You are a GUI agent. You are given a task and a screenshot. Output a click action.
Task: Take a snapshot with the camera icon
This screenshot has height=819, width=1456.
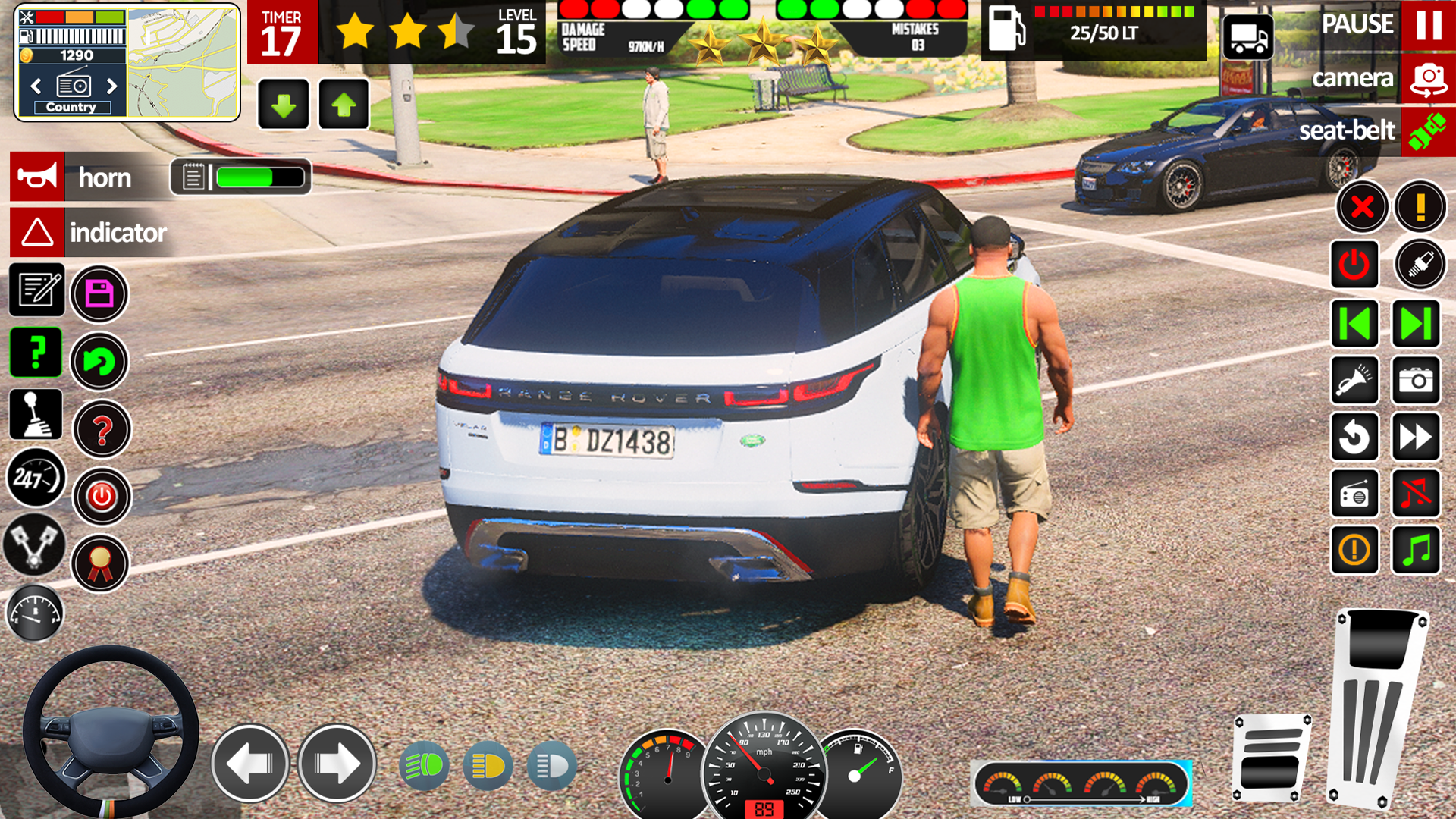pos(1415,380)
